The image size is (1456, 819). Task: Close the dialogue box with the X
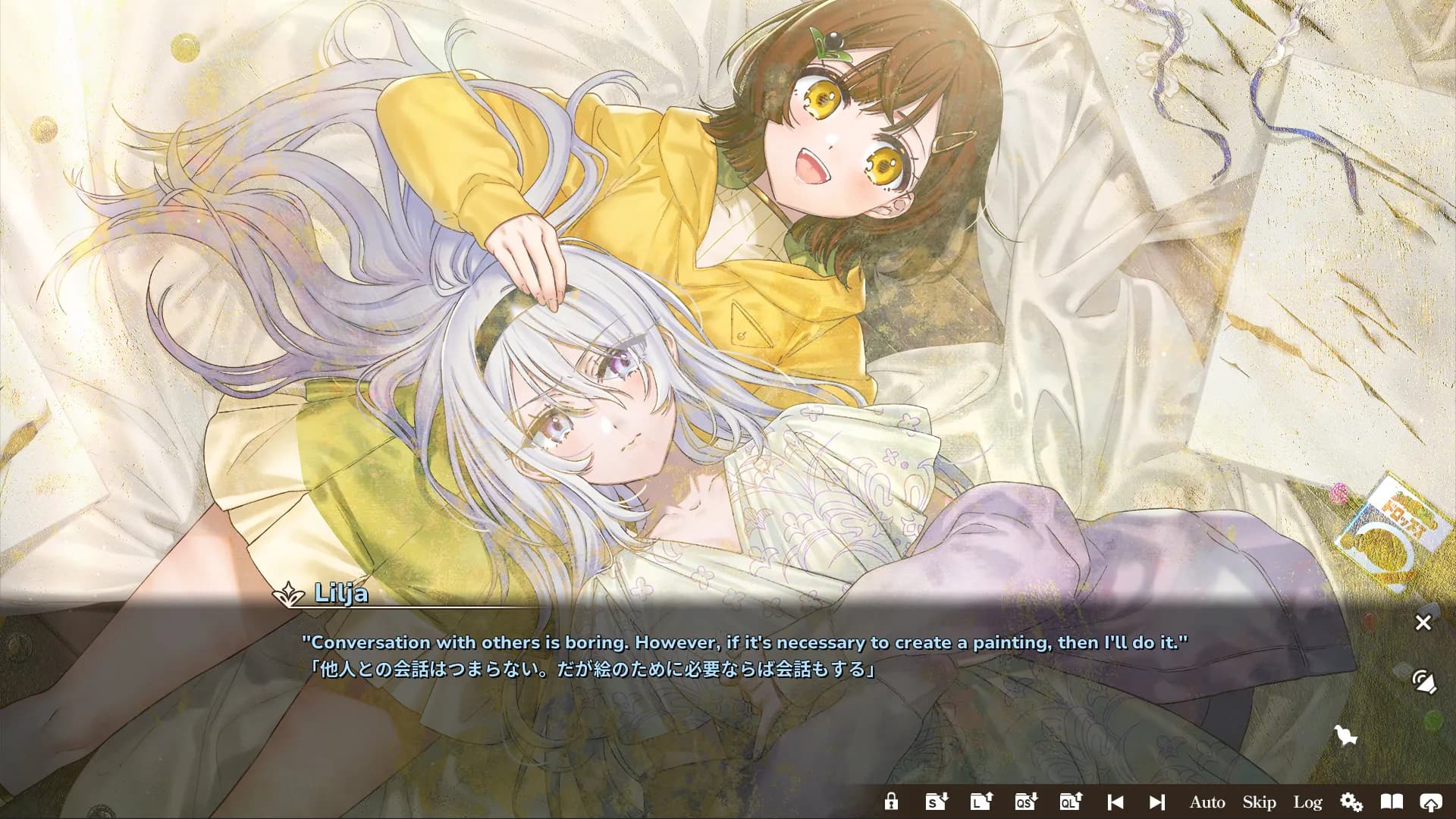coord(1423,623)
